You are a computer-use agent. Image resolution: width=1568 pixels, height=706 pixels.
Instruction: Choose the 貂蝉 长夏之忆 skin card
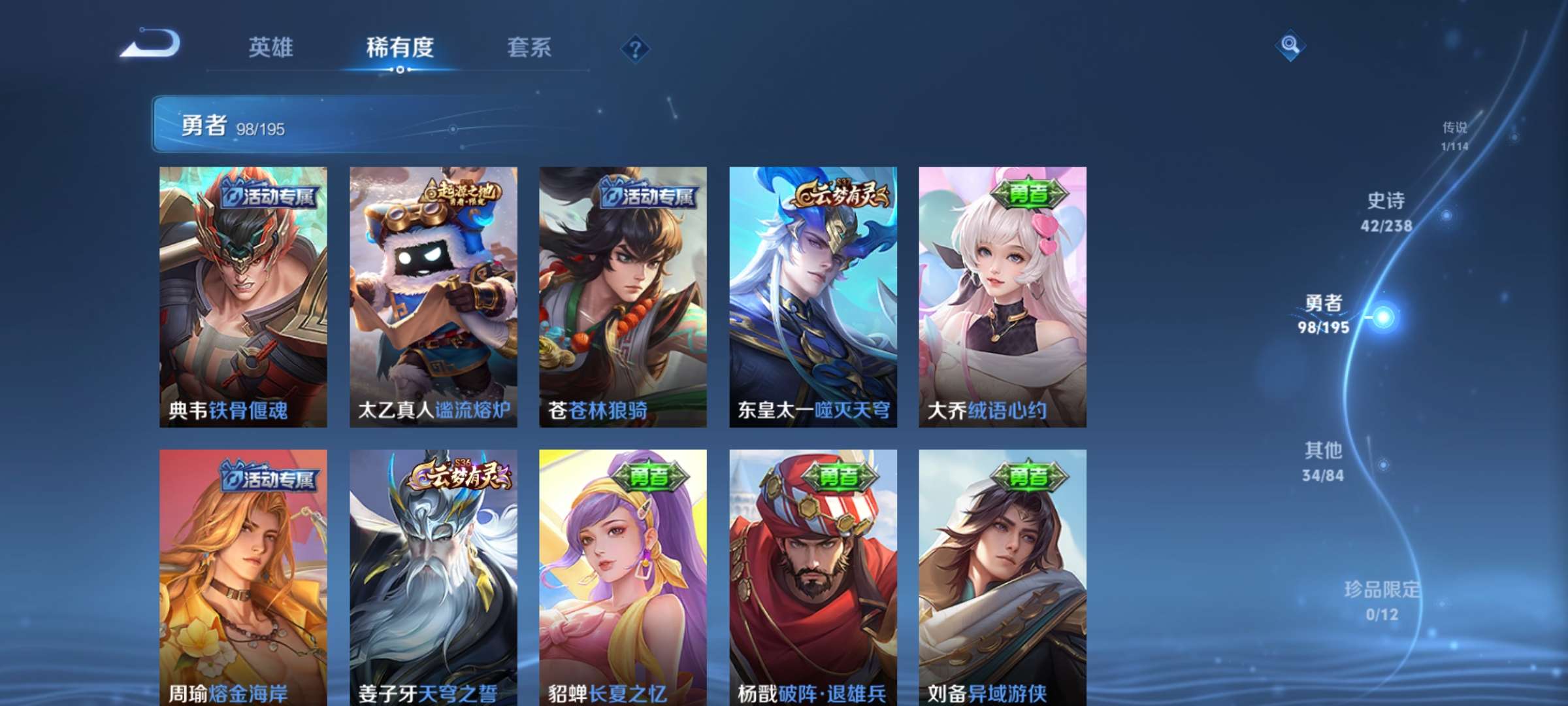(x=623, y=577)
